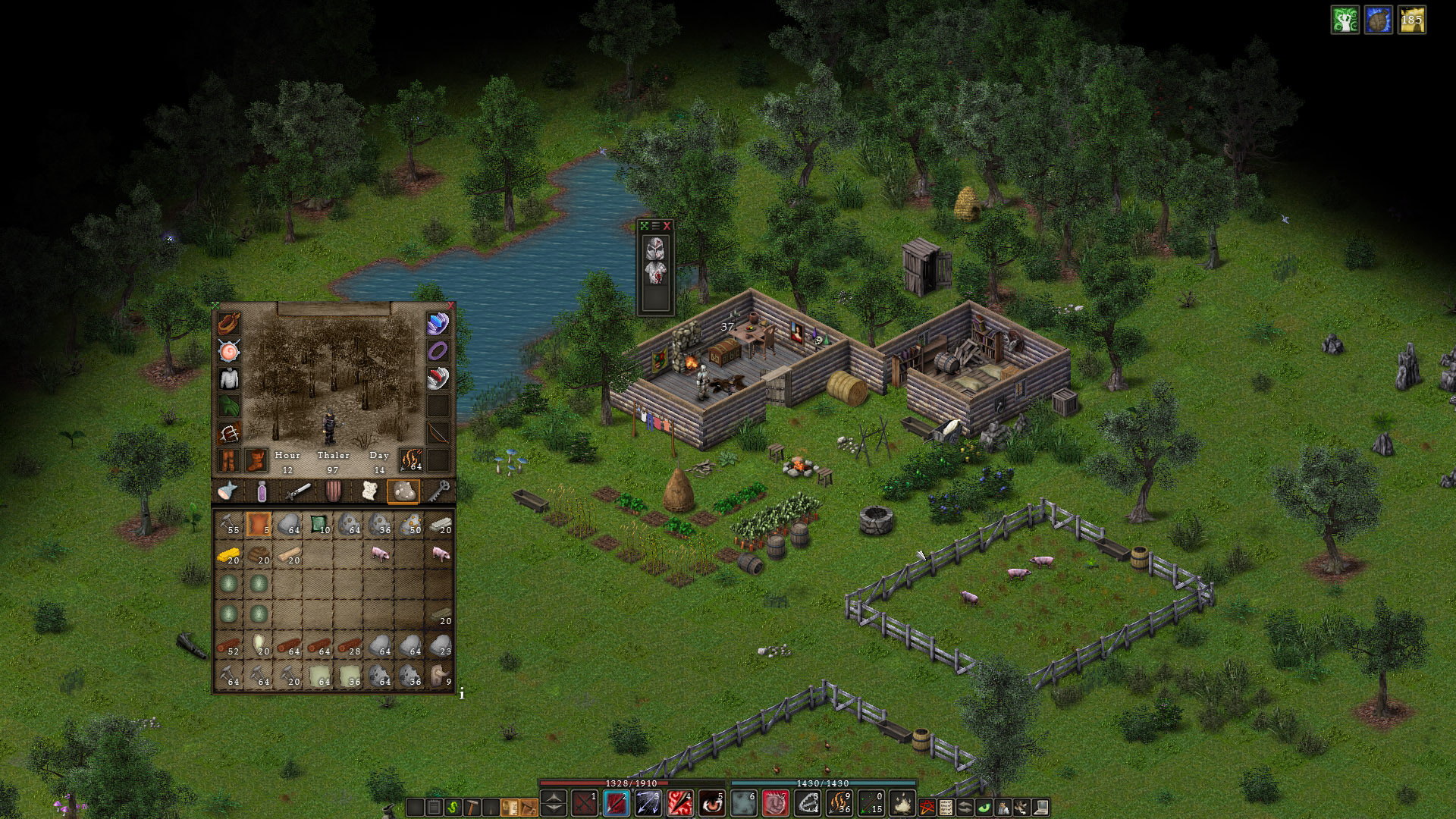
Task: Pick the highlighted leather hide stack
Action: [259, 524]
